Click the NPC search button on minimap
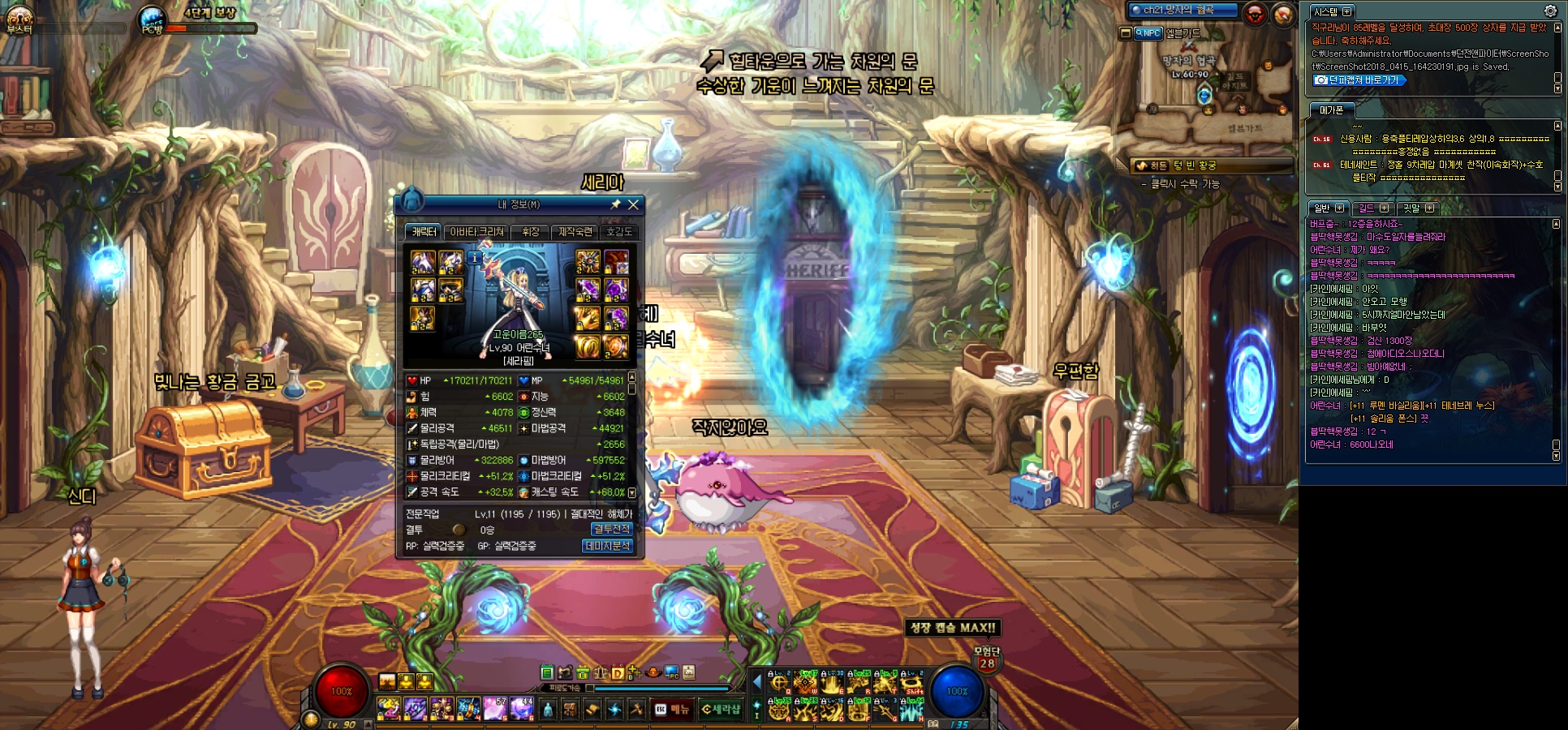Screen dimensions: 1568x730 tap(1148, 33)
